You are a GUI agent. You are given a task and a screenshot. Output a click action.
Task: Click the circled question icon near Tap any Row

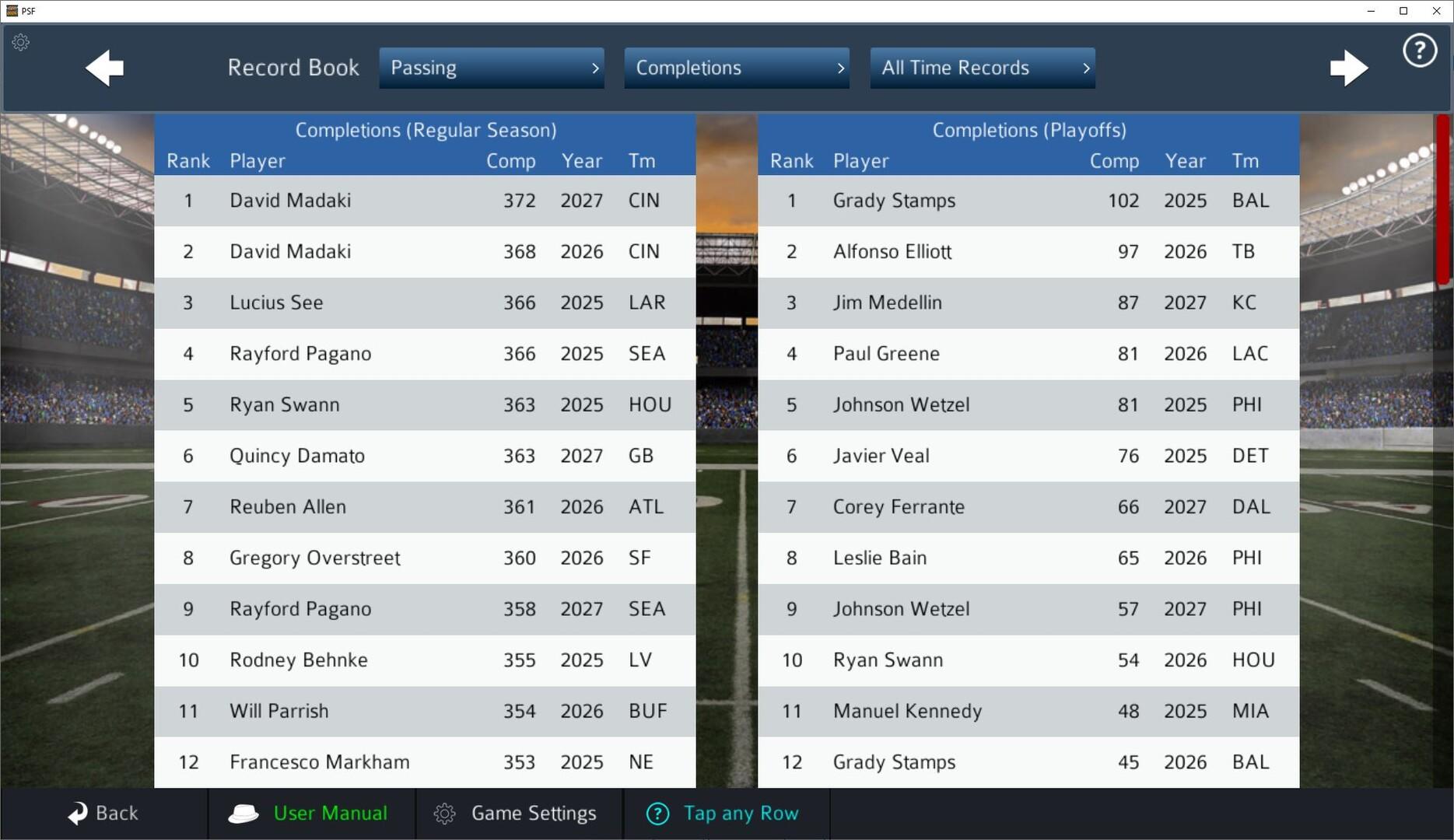click(657, 813)
